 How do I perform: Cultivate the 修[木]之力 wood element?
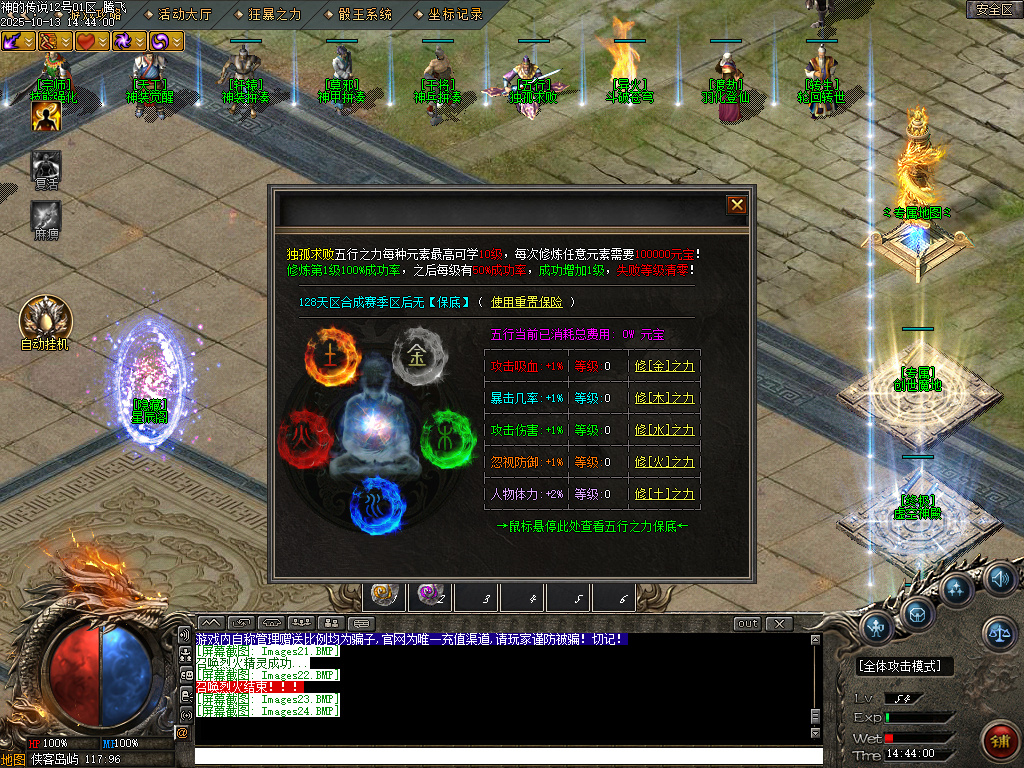[x=664, y=398]
